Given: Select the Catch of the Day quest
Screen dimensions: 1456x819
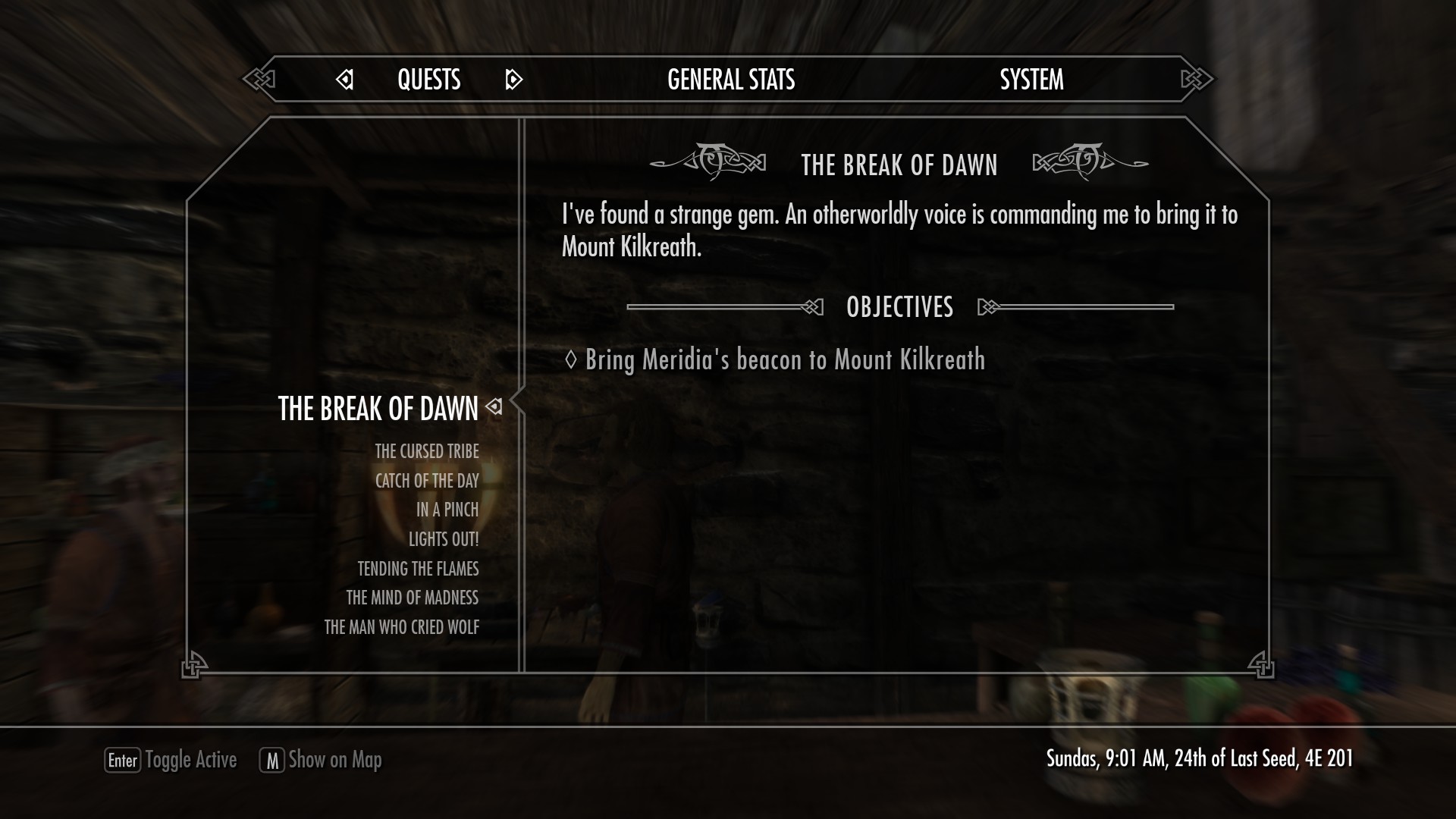Looking at the screenshot, I should click(x=426, y=481).
